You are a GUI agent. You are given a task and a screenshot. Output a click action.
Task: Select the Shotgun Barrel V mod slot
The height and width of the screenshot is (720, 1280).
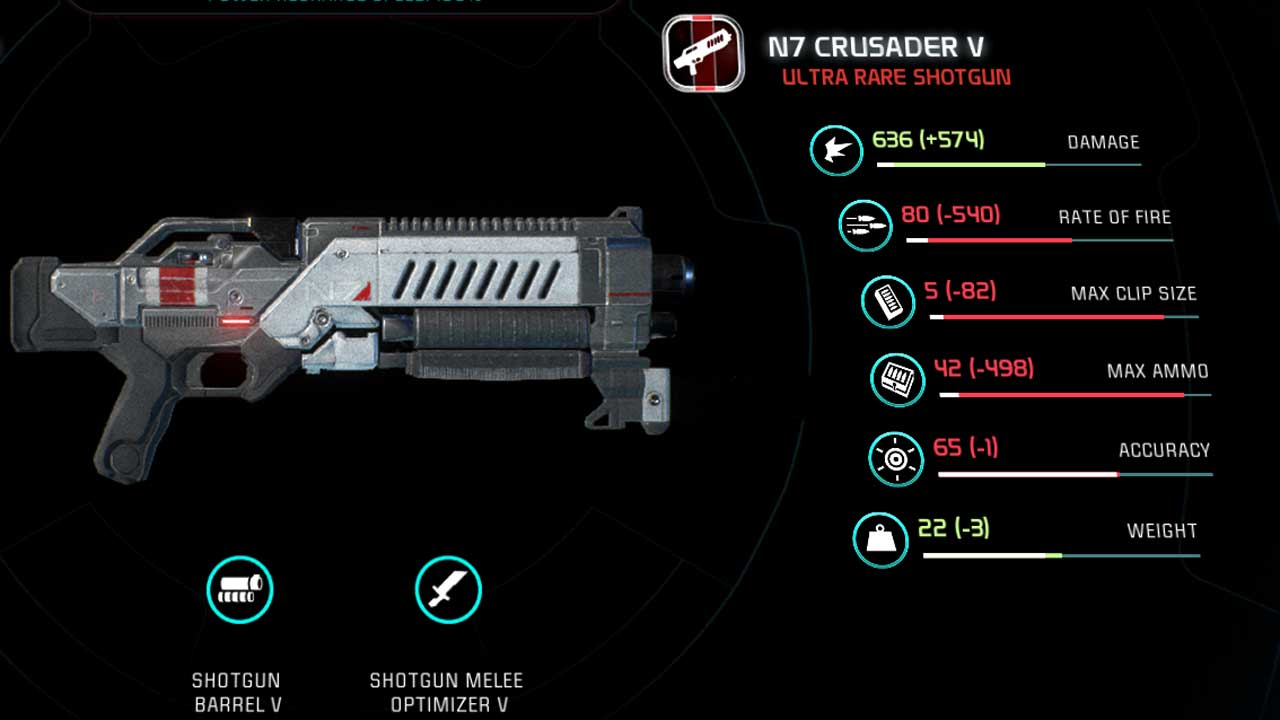click(240, 590)
